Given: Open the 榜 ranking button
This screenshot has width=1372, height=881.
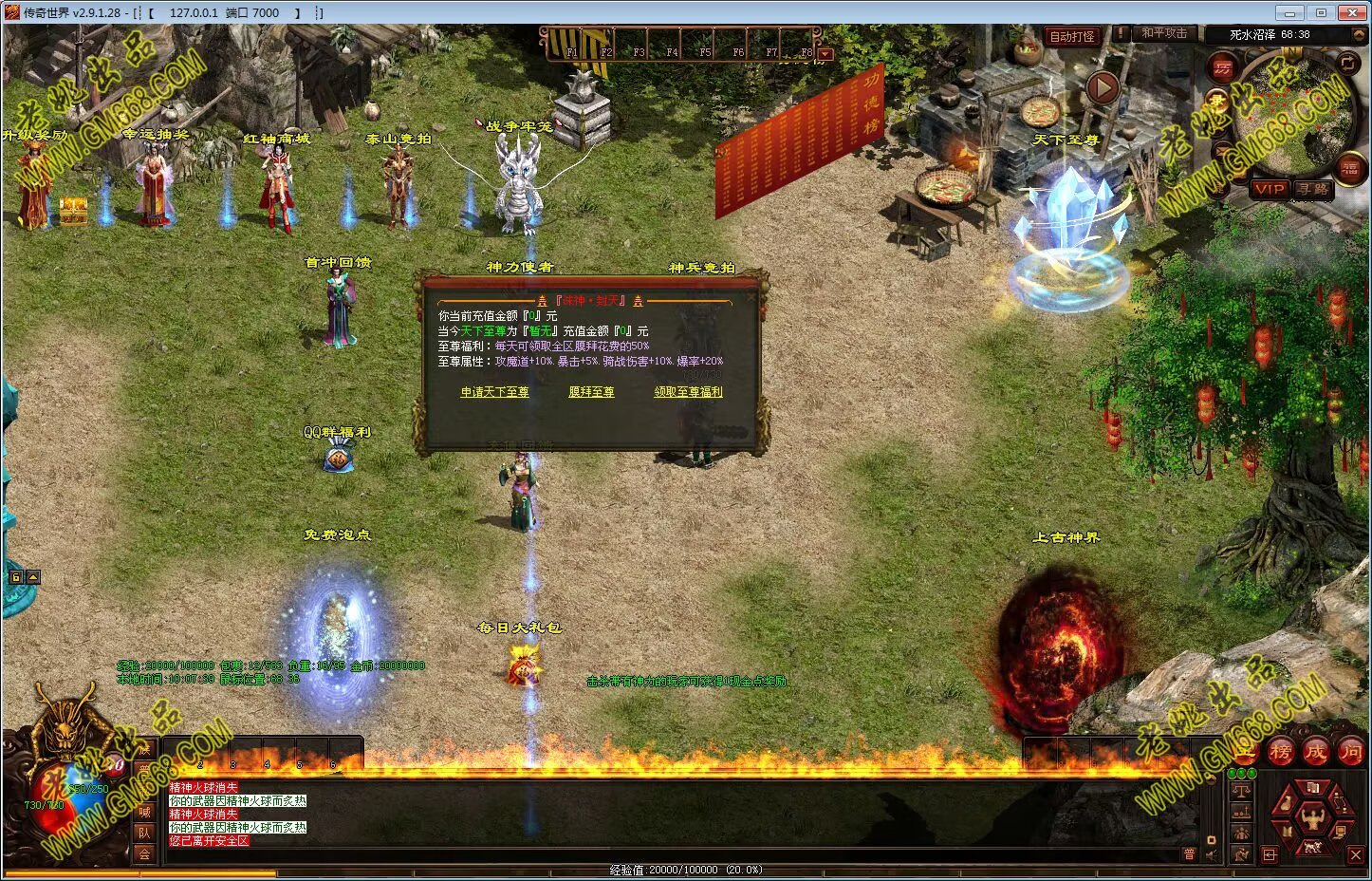Looking at the screenshot, I should coord(1281,752).
